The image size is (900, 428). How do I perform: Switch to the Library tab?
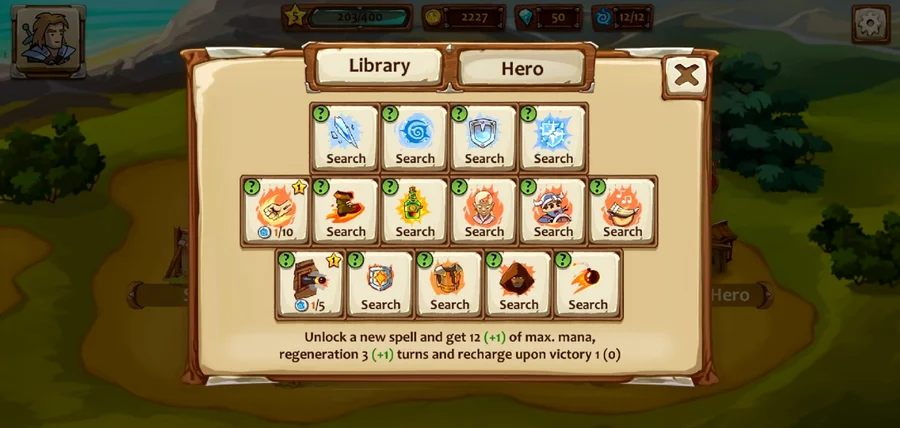(379, 66)
